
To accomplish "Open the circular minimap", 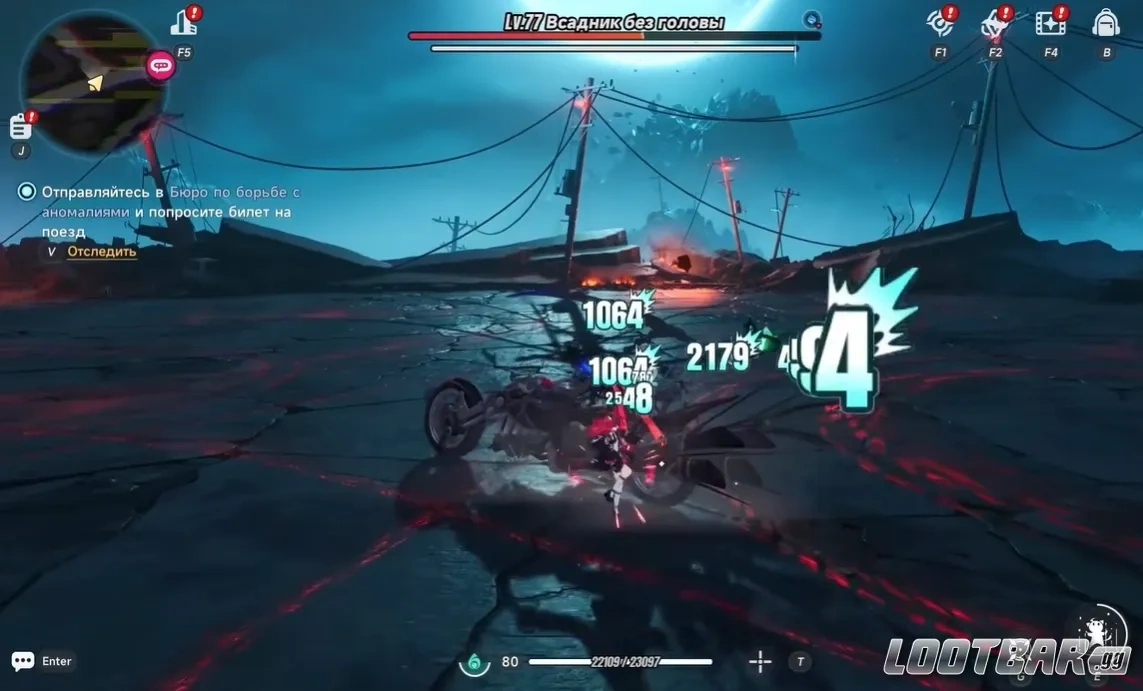I will click(x=92, y=82).
